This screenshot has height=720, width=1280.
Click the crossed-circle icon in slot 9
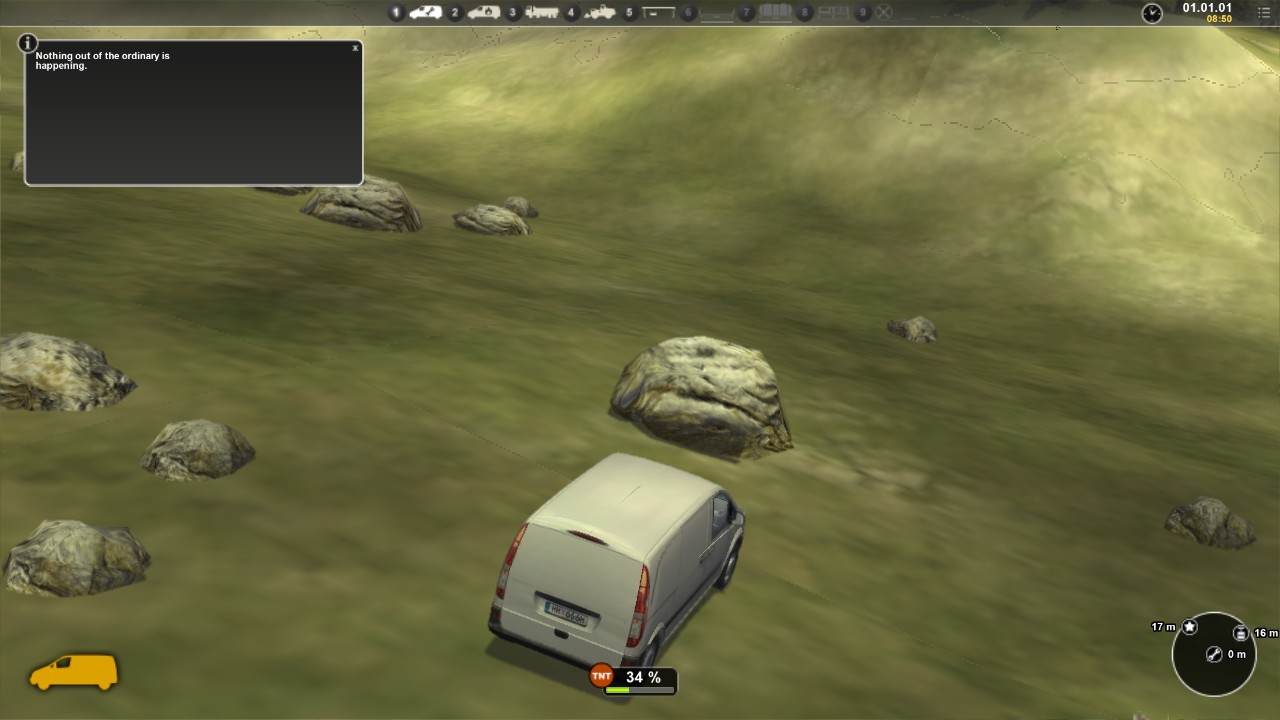point(884,13)
